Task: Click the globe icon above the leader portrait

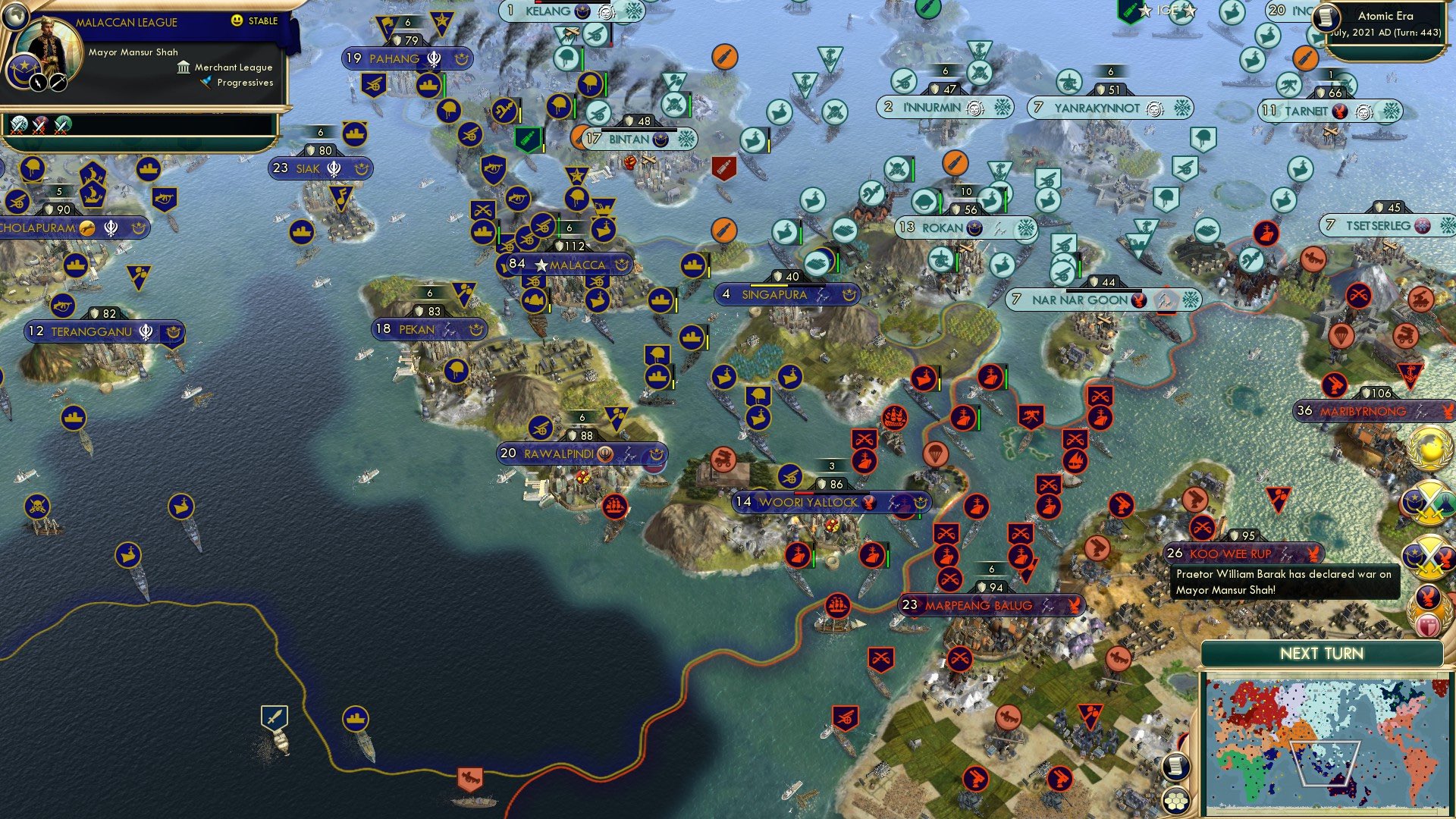Action: point(16,16)
